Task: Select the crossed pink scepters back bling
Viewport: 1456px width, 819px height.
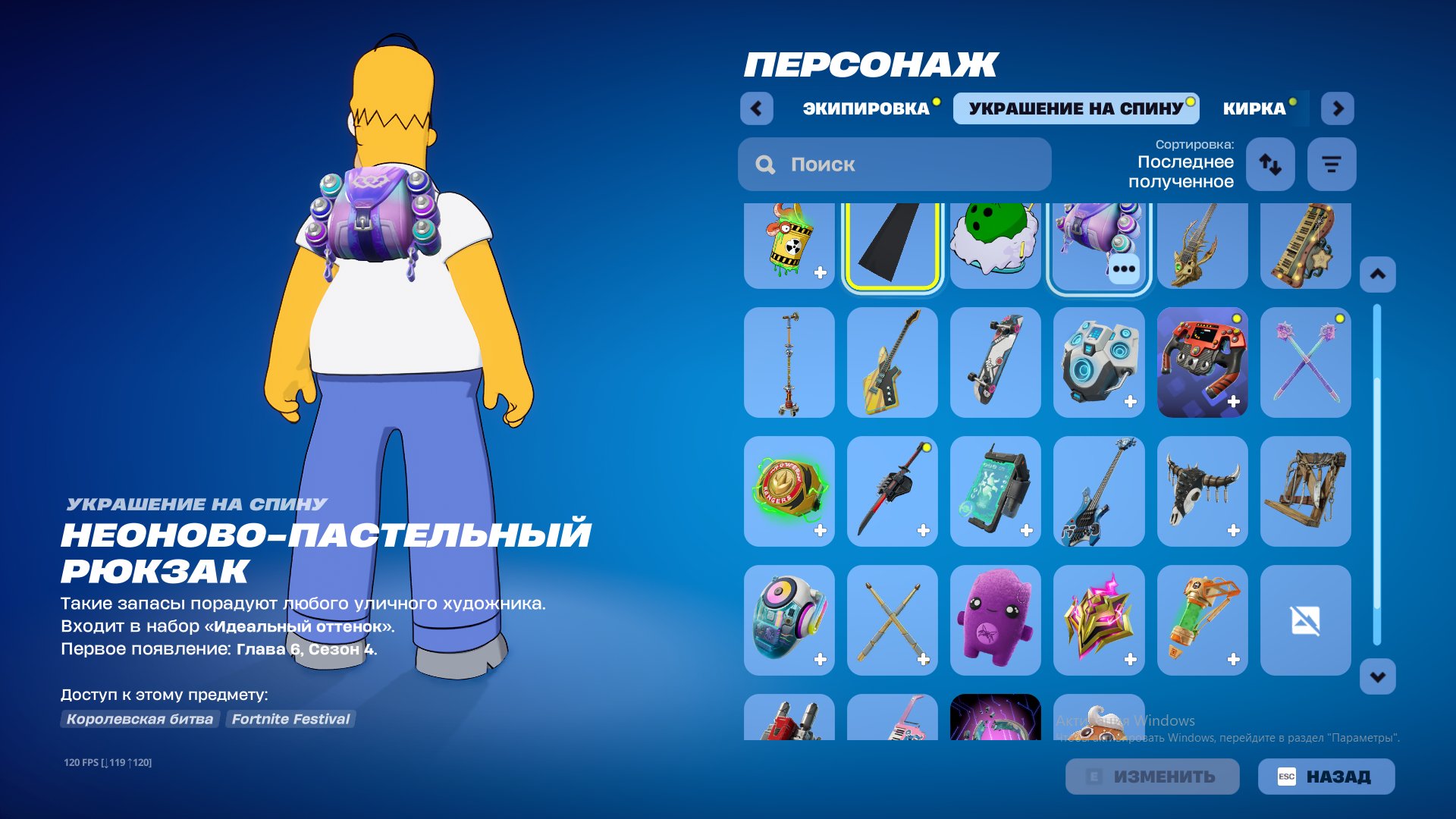Action: tap(1306, 362)
